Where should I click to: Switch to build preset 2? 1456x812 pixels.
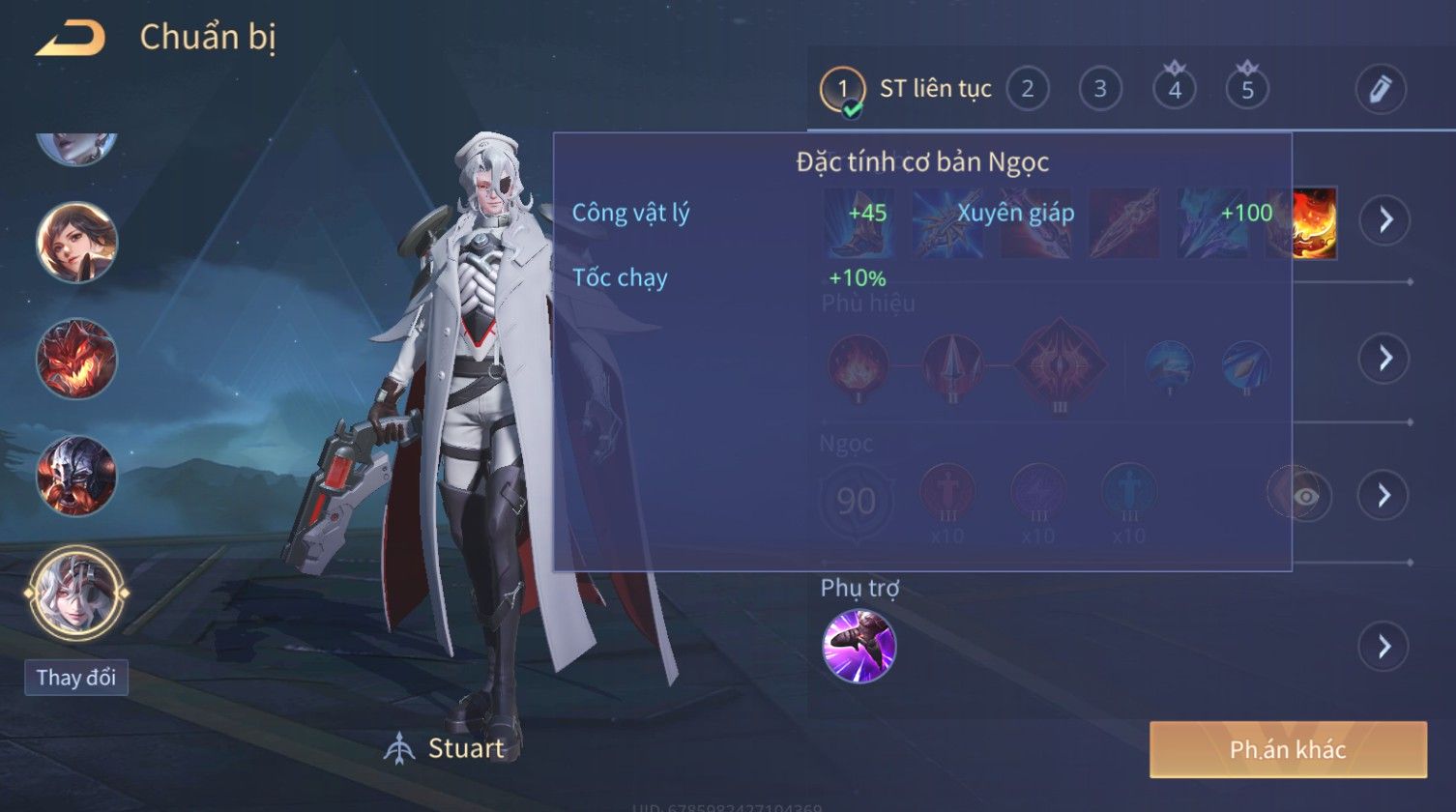1027,90
